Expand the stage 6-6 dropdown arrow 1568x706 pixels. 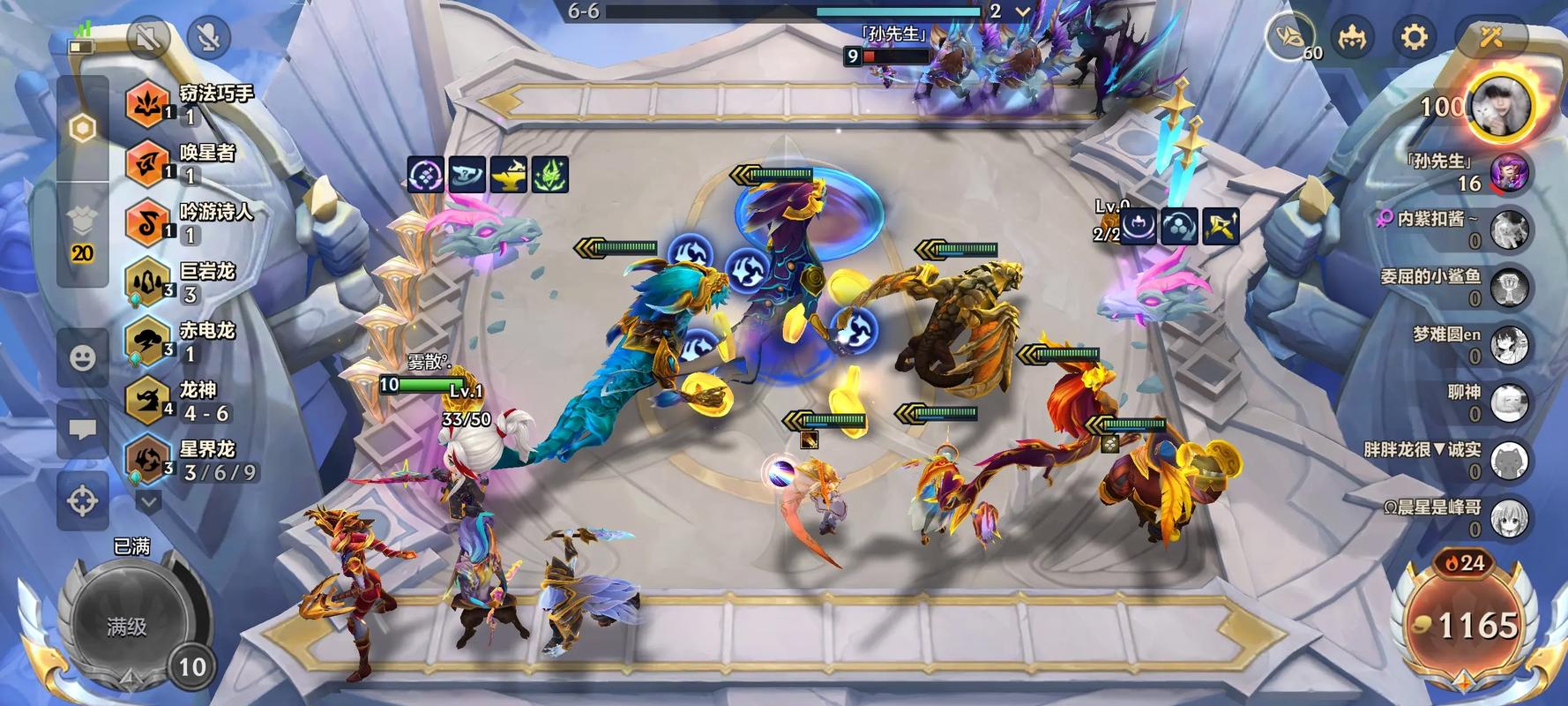point(1023,11)
